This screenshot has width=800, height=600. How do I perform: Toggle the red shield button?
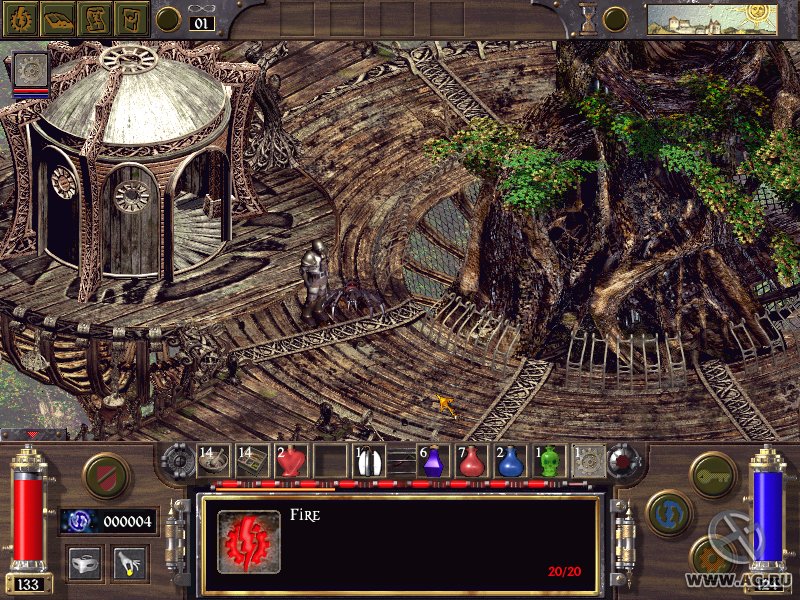pos(105,476)
